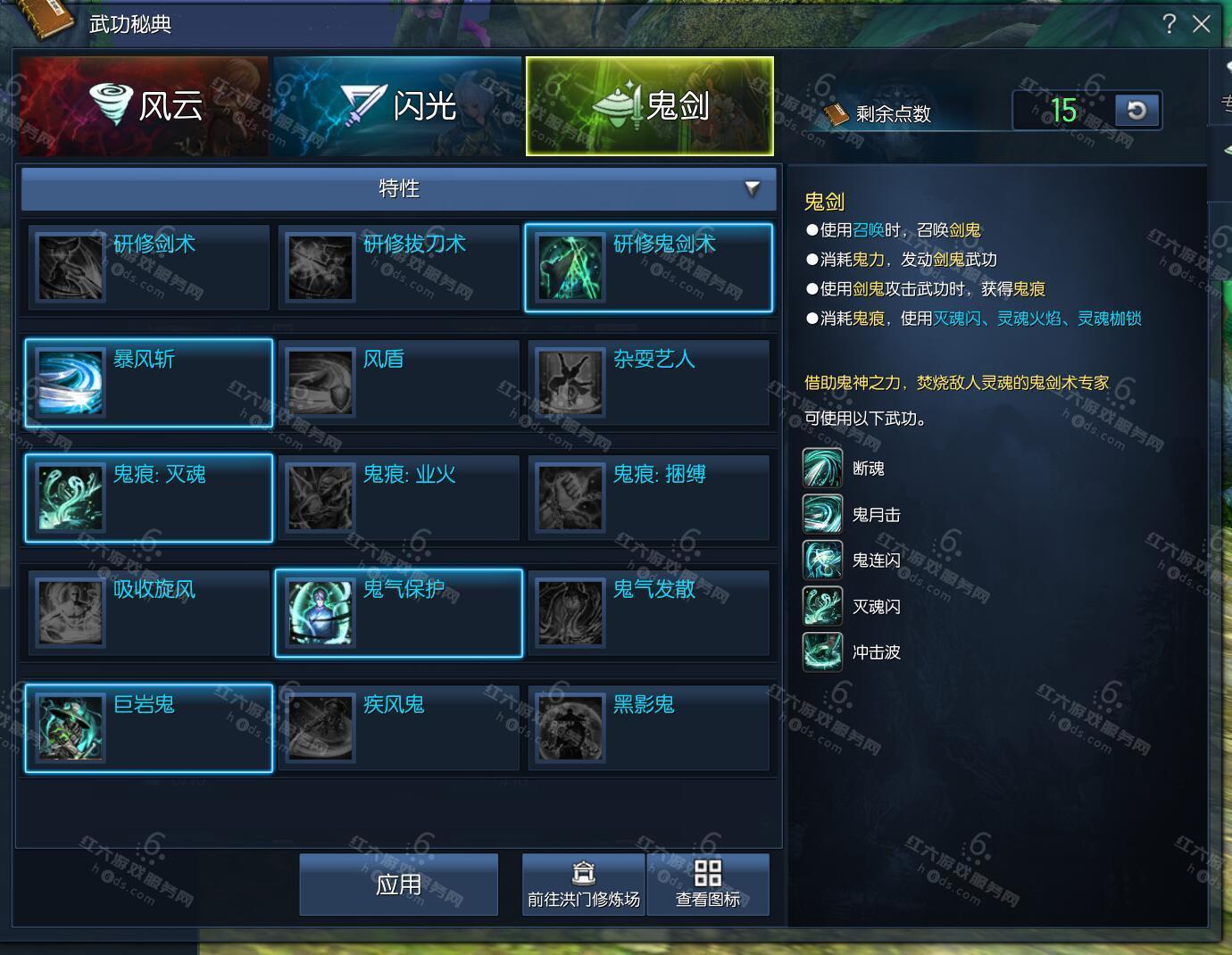
Task: Go to 前往洪门修炼场 training ground
Action: click(x=583, y=884)
